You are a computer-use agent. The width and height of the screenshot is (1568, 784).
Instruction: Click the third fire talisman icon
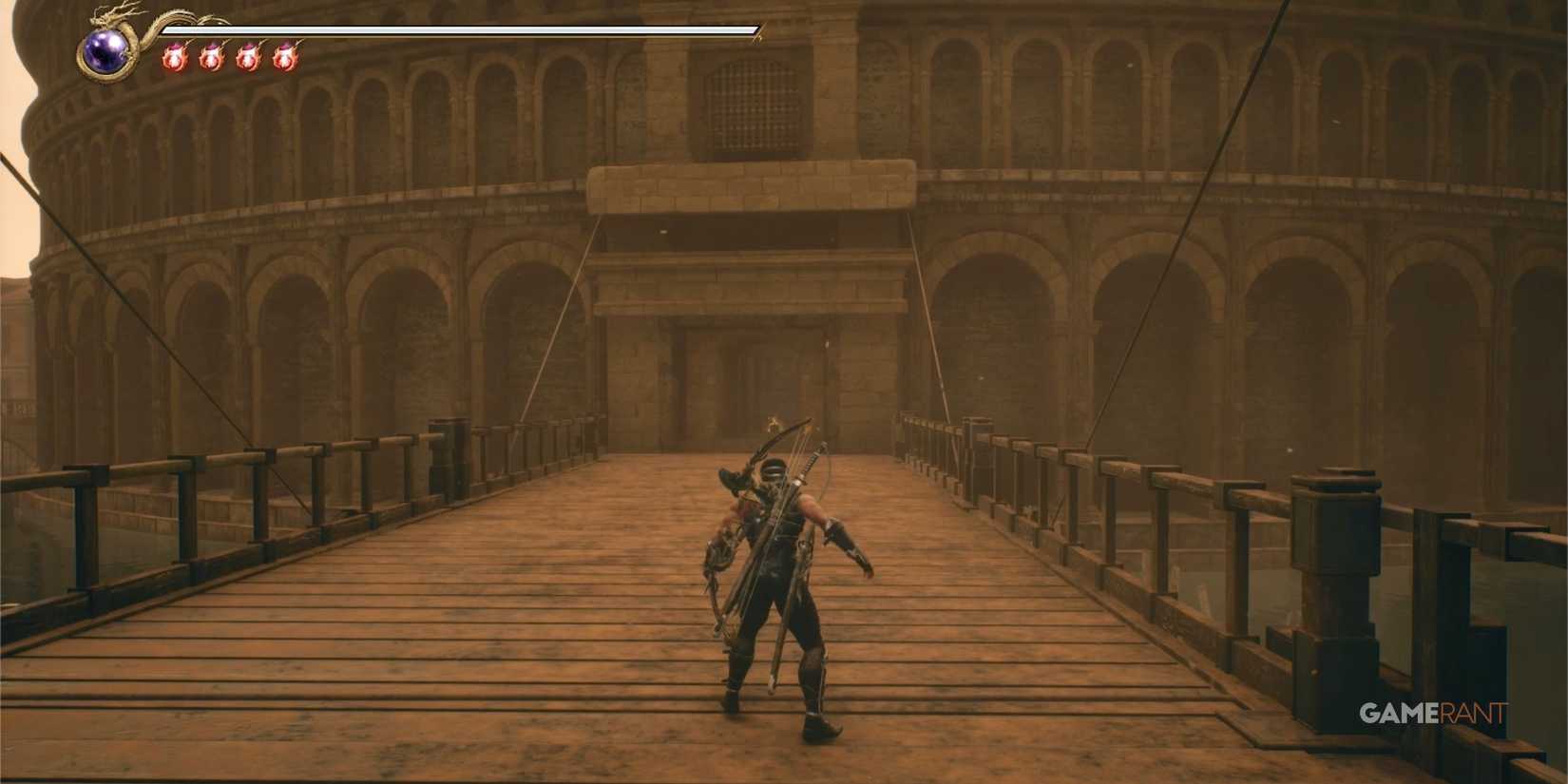tap(250, 57)
